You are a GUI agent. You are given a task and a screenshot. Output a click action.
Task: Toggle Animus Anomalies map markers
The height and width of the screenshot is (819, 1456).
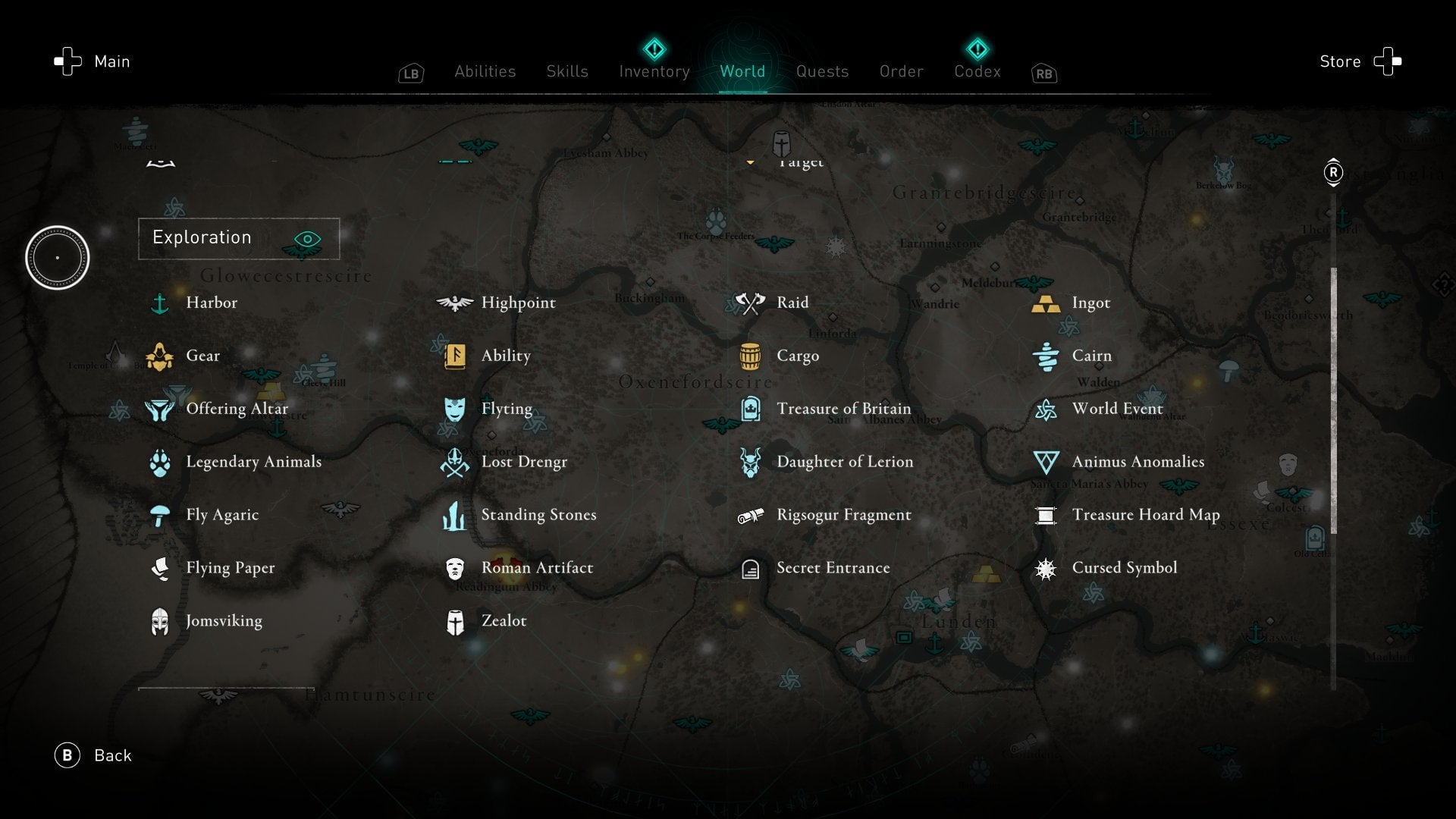(1047, 461)
